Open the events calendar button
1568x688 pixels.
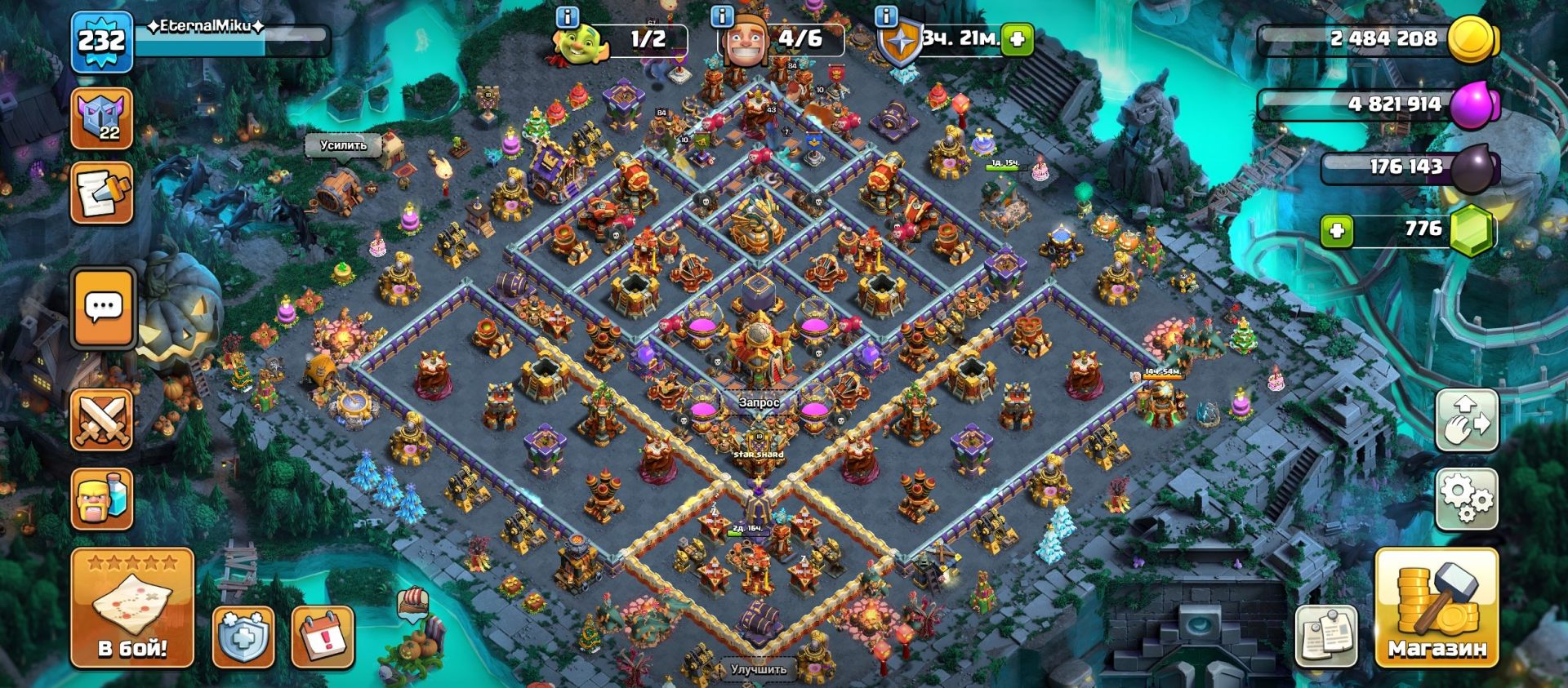[323, 636]
